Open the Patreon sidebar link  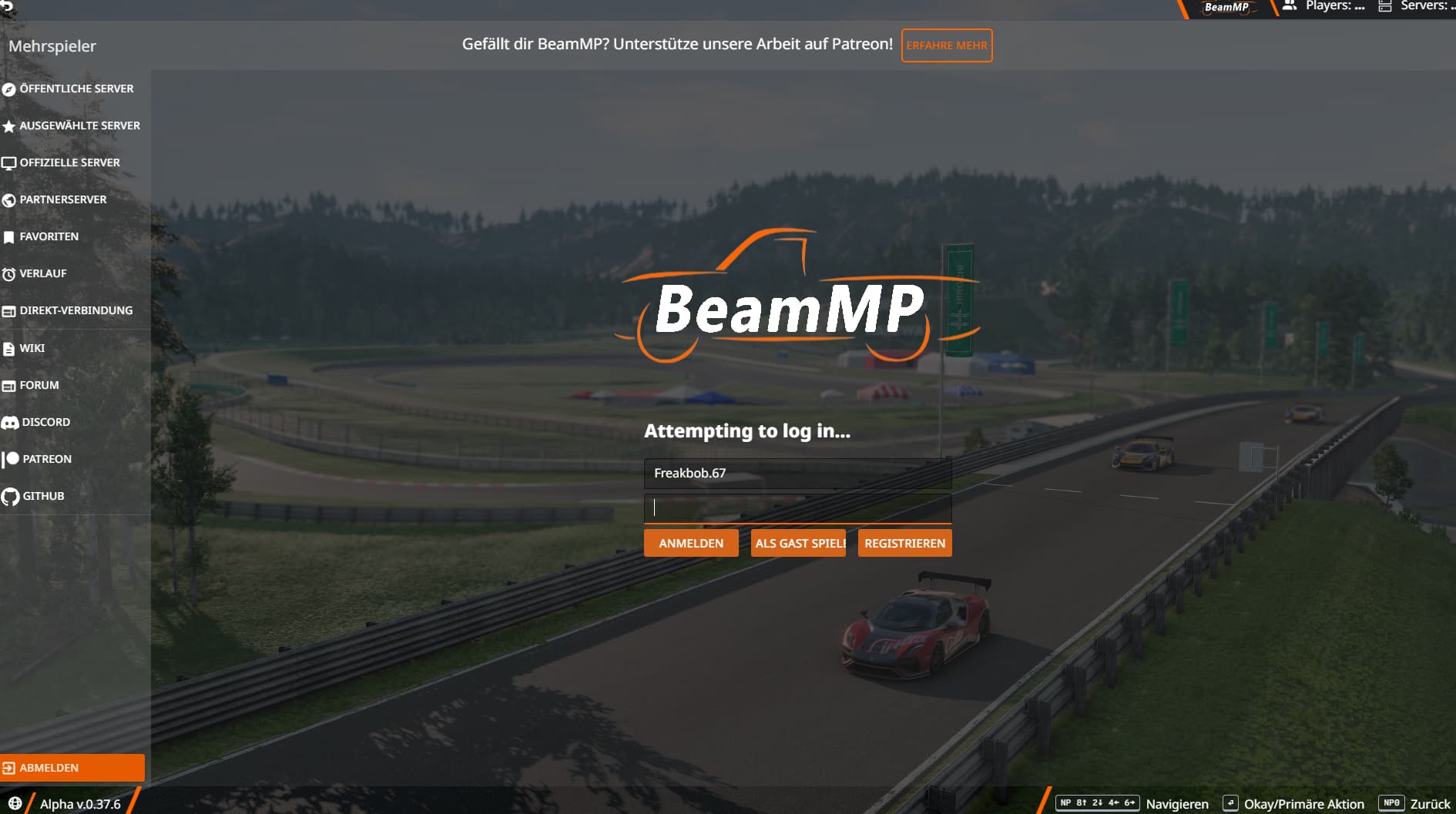click(x=46, y=459)
